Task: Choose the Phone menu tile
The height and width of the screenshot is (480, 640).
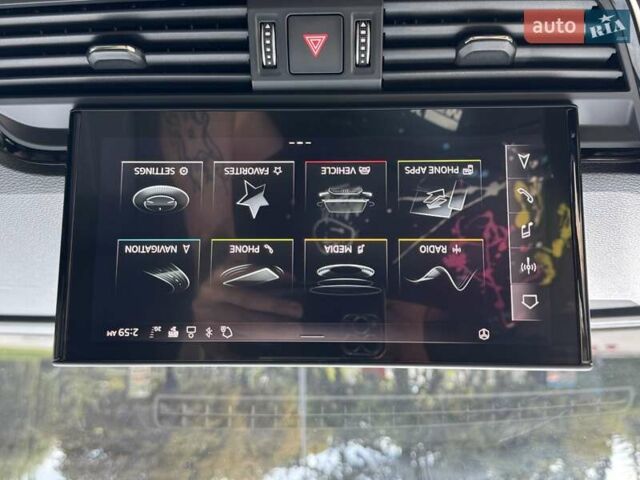Action: (x=252, y=268)
